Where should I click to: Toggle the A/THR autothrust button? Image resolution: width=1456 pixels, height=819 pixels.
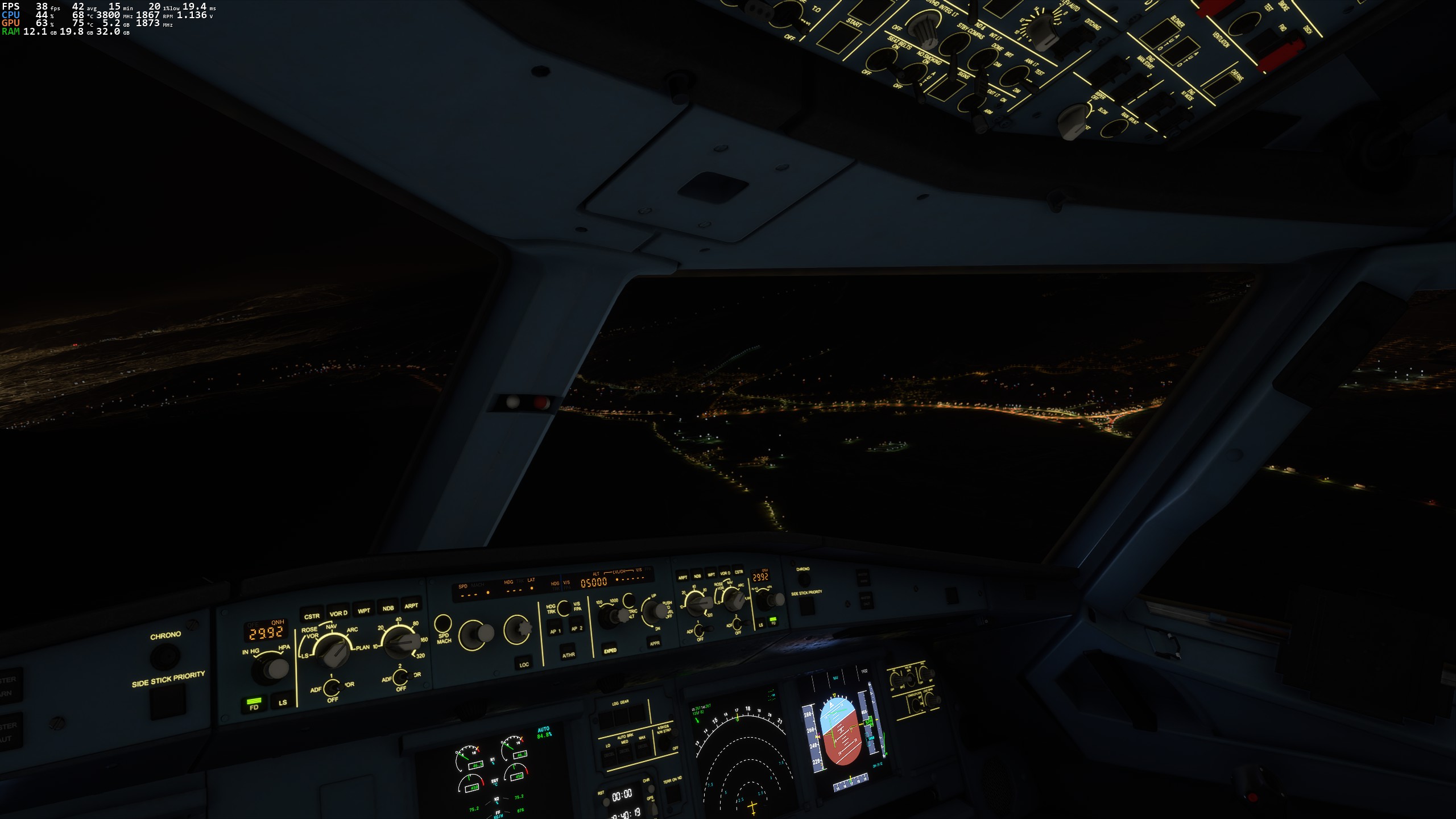[x=568, y=653]
